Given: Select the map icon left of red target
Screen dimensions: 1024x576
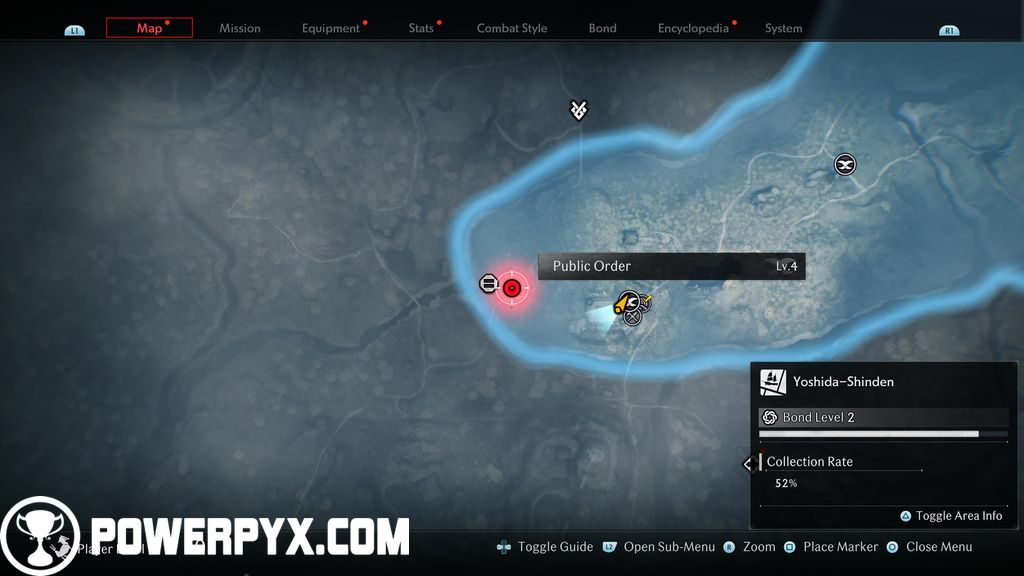Looking at the screenshot, I should 488,284.
